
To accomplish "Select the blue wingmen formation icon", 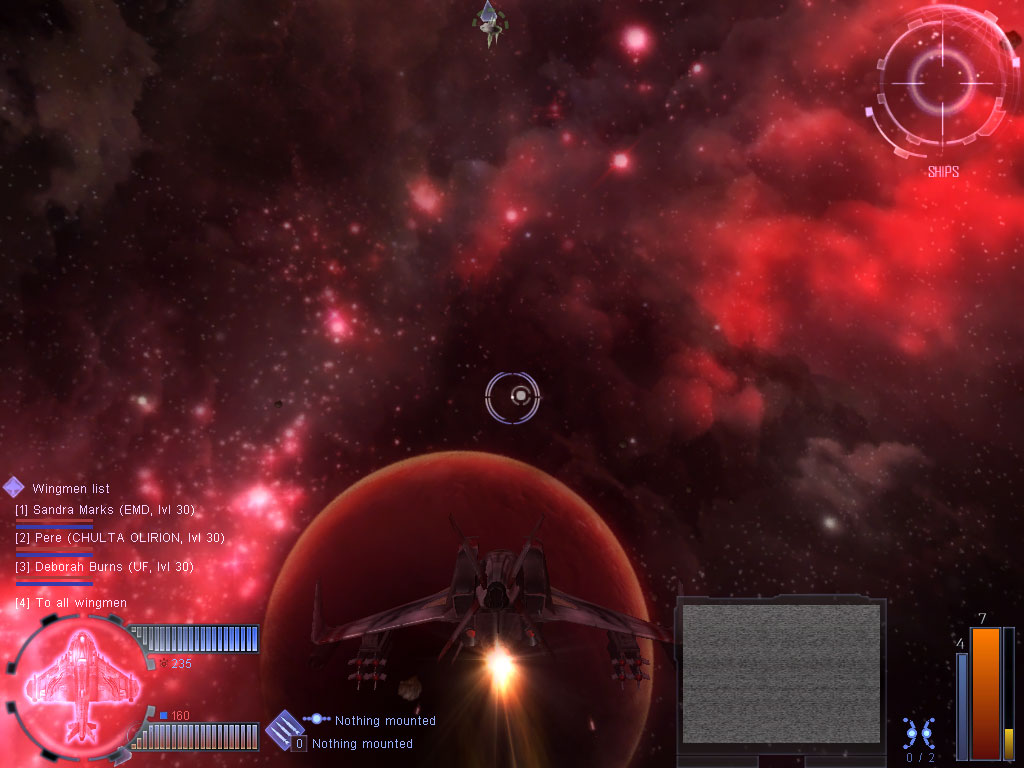I will 918,733.
